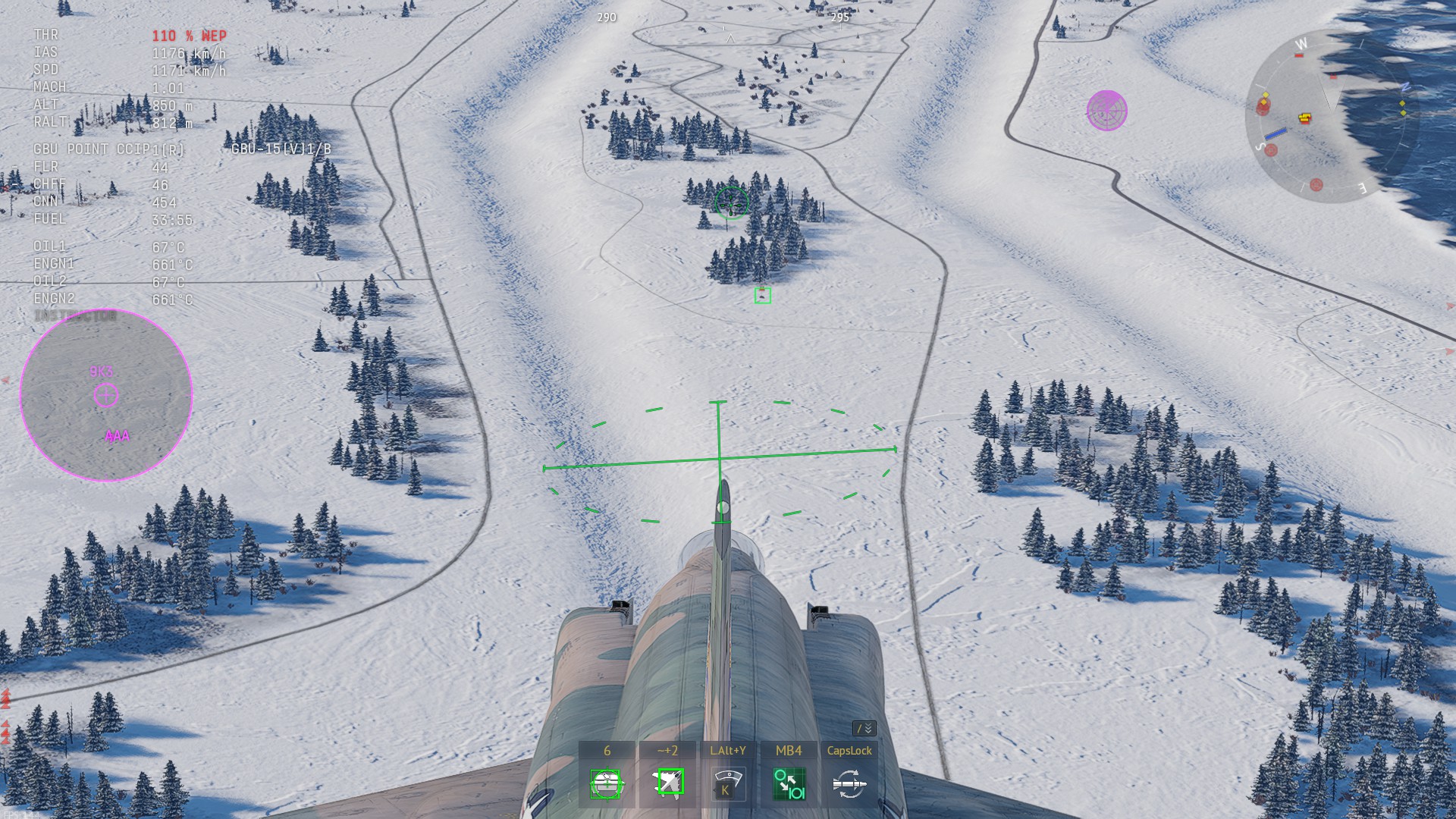The height and width of the screenshot is (819, 1456).
Task: Collapse the action bar with the chevron toggle
Action: click(x=864, y=729)
